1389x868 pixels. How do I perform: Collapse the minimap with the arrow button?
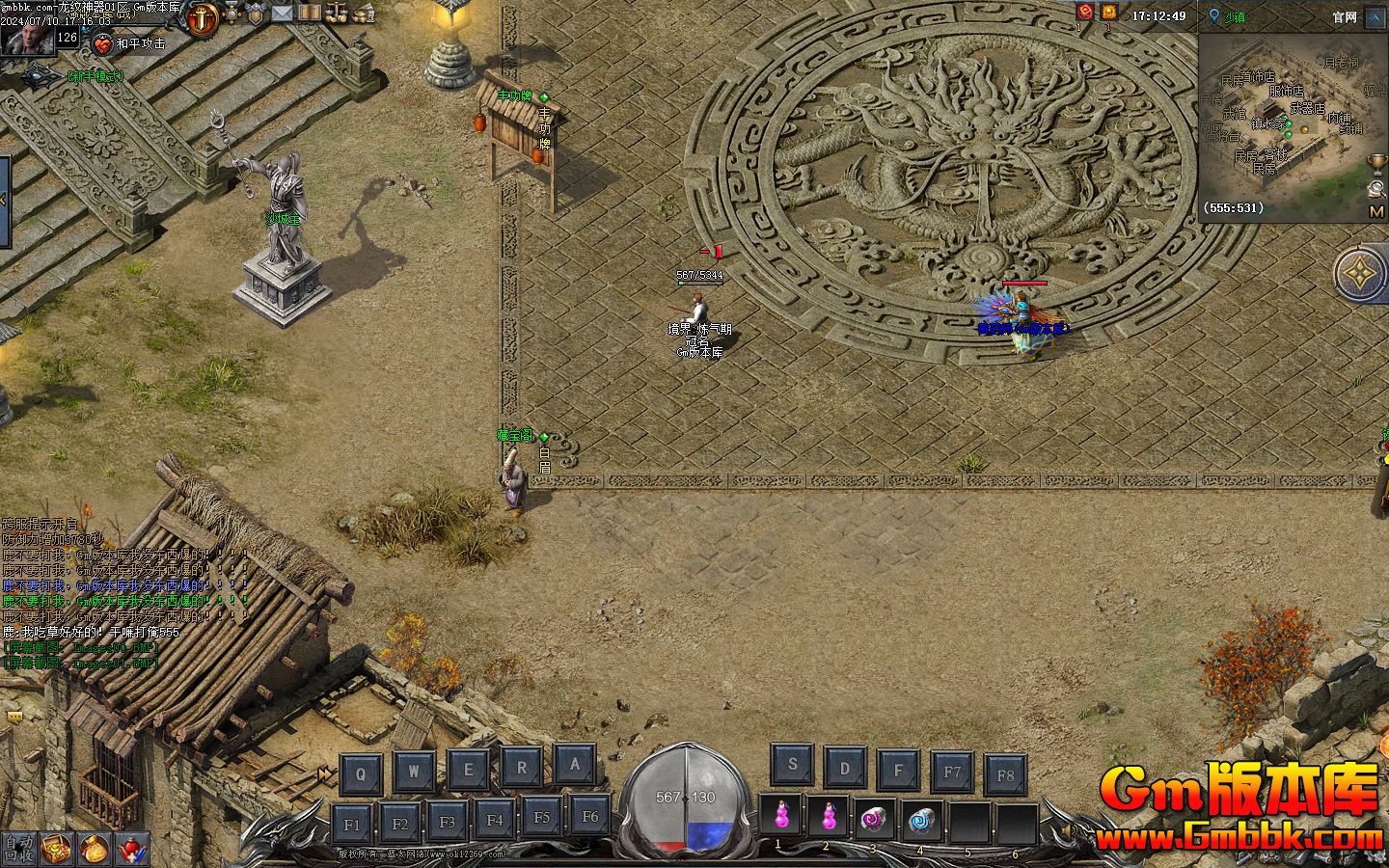click(1375, 16)
